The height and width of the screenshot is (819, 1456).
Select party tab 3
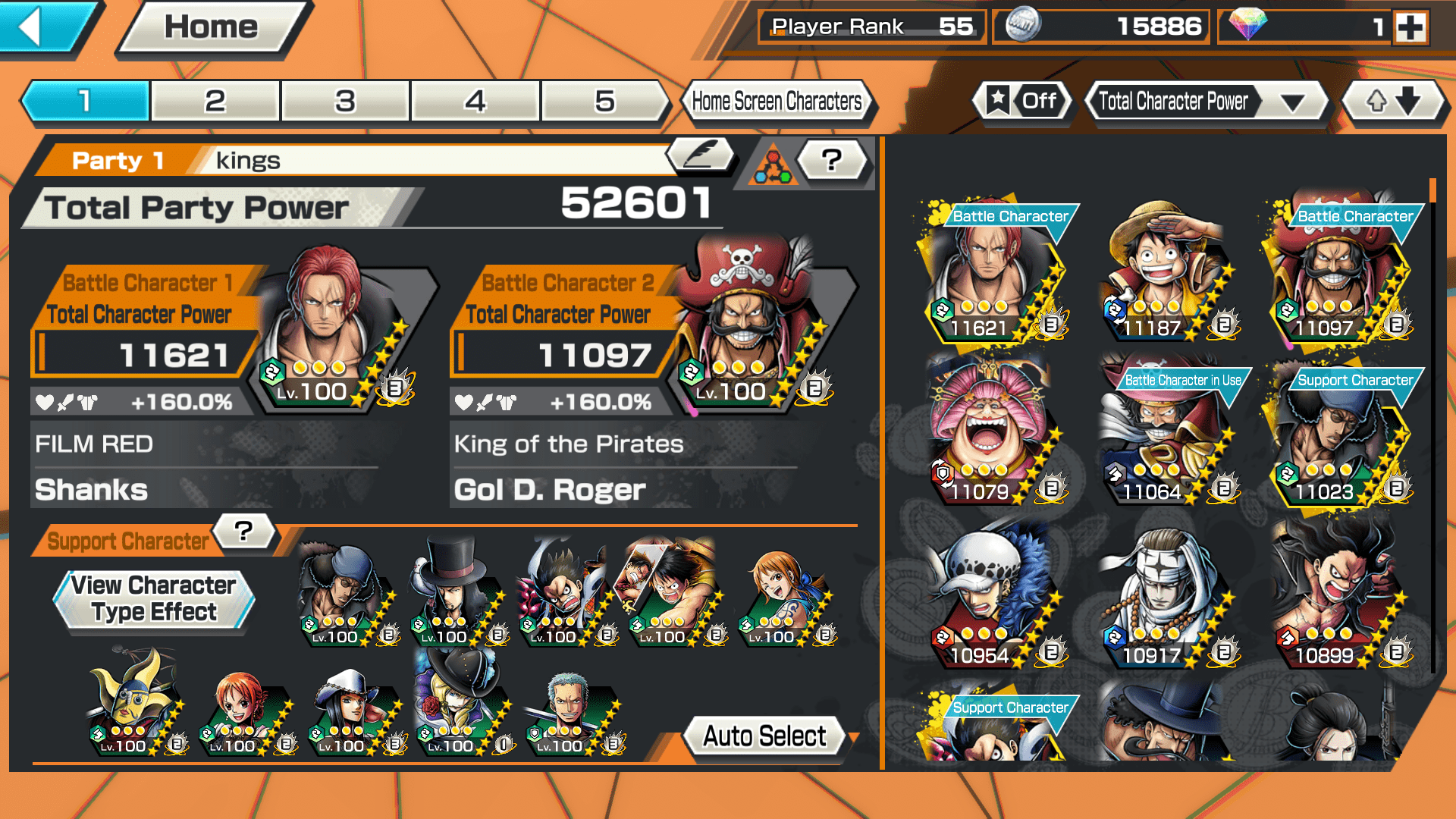coord(345,101)
